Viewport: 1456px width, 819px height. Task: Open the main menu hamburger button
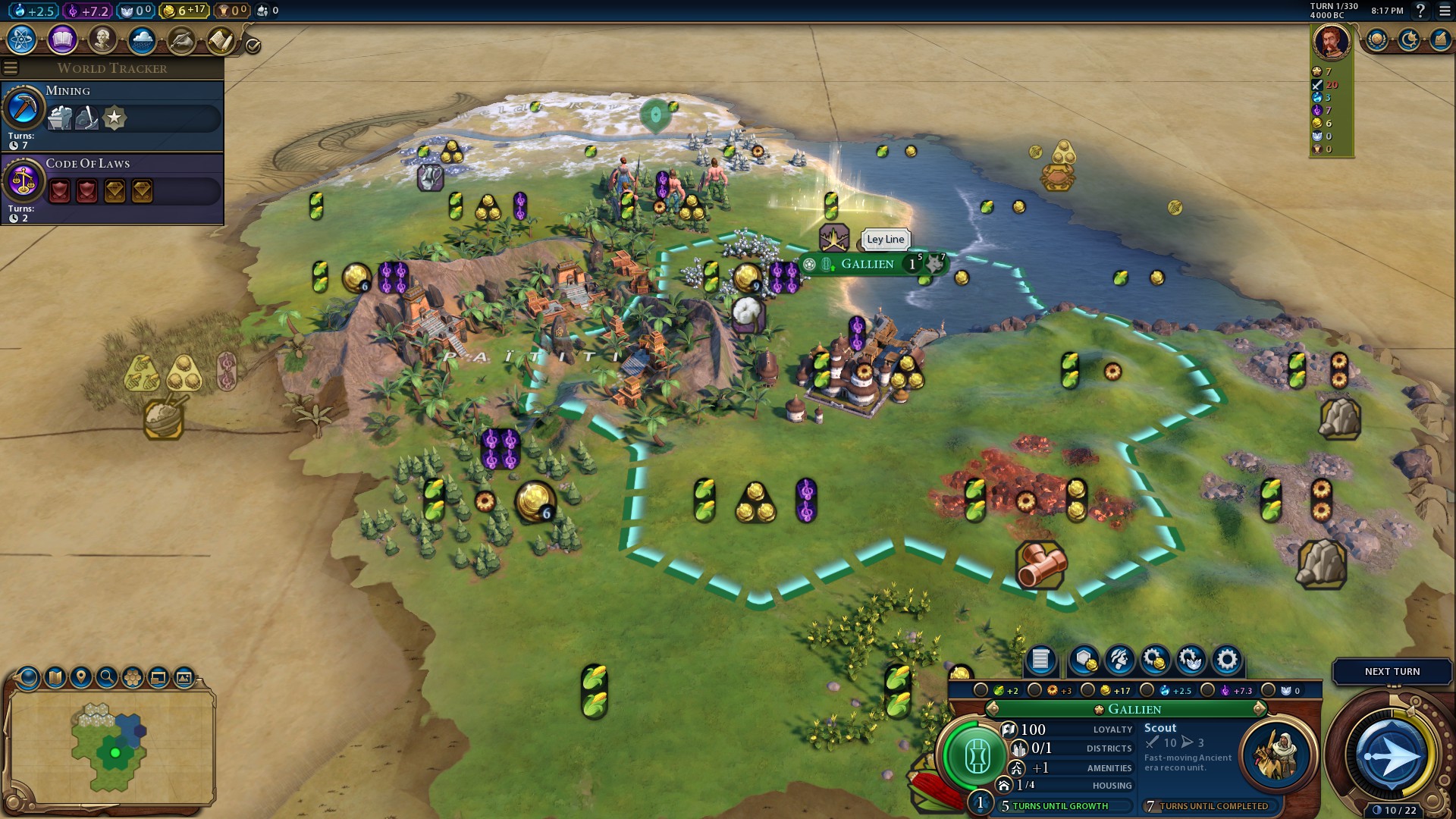coord(1445,11)
